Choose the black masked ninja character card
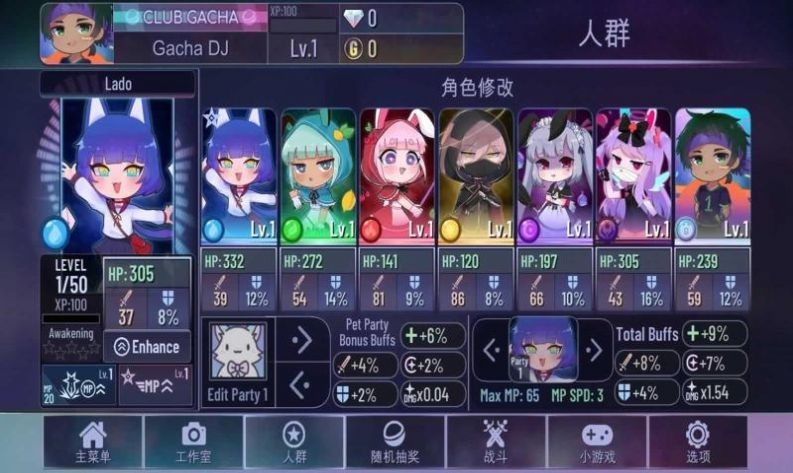Image resolution: width=793 pixels, height=473 pixels. coord(476,176)
